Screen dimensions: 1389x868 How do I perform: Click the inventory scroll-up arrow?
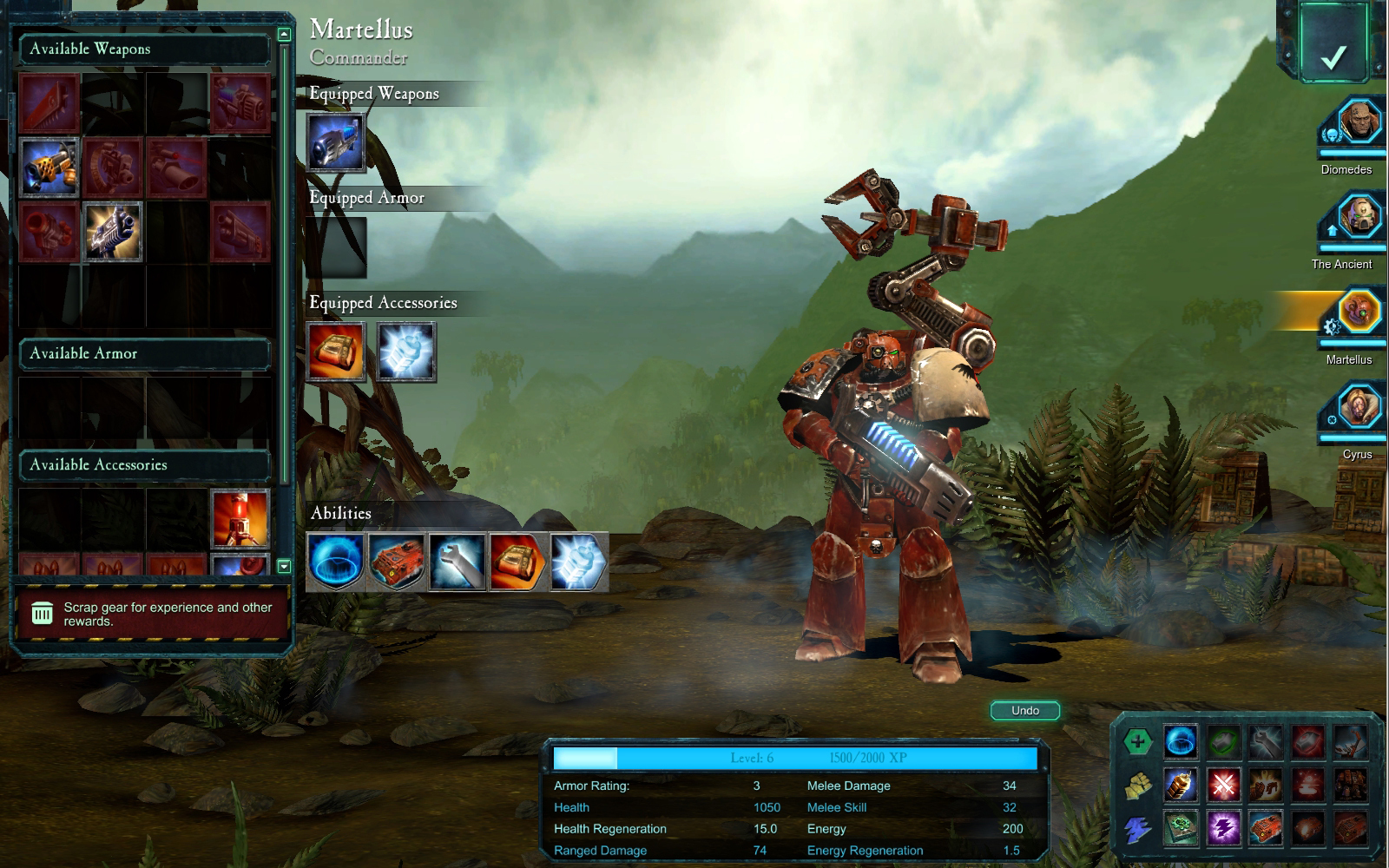tap(284, 35)
